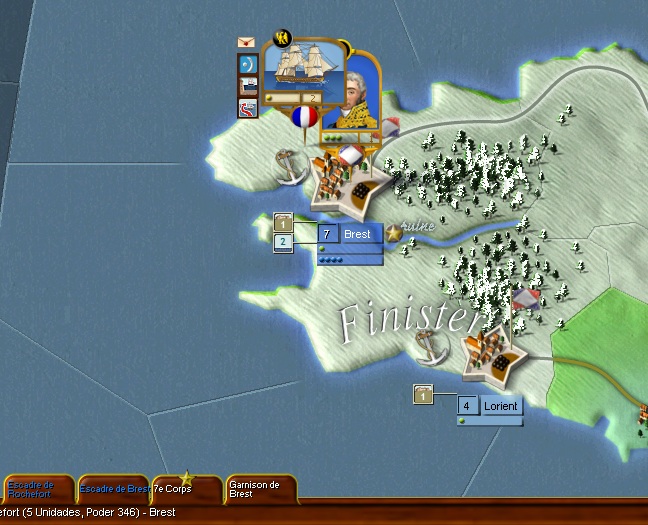Activate the blue crescent special order icon
Screen dimensions: 648x525
click(x=247, y=65)
